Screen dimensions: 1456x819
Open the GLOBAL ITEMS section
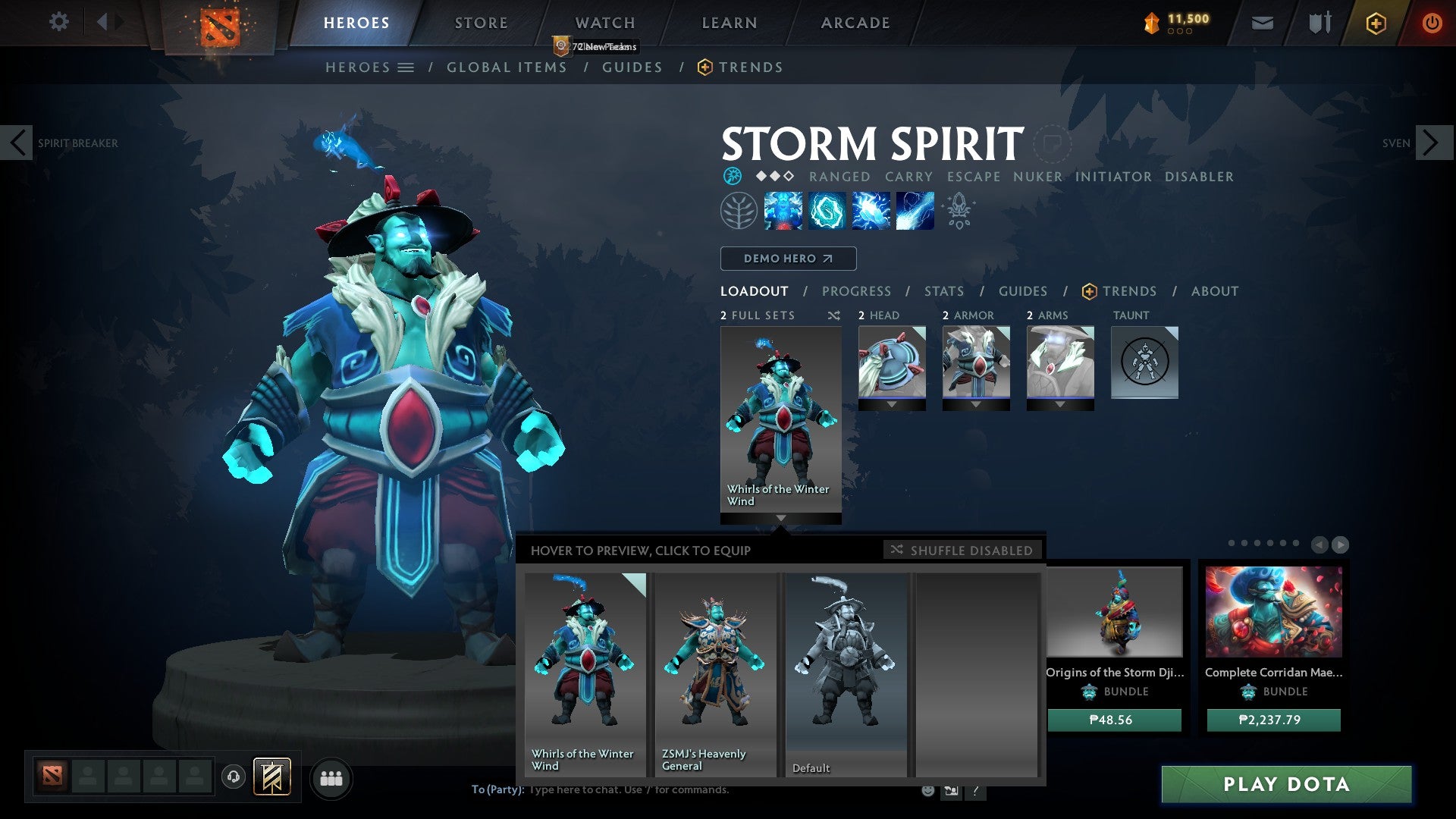pos(507,67)
